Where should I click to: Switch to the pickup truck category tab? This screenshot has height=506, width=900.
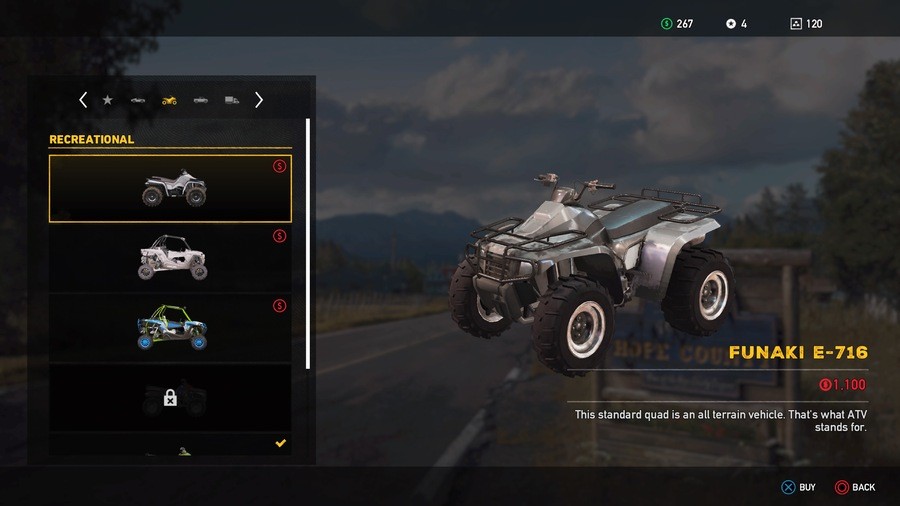point(201,100)
